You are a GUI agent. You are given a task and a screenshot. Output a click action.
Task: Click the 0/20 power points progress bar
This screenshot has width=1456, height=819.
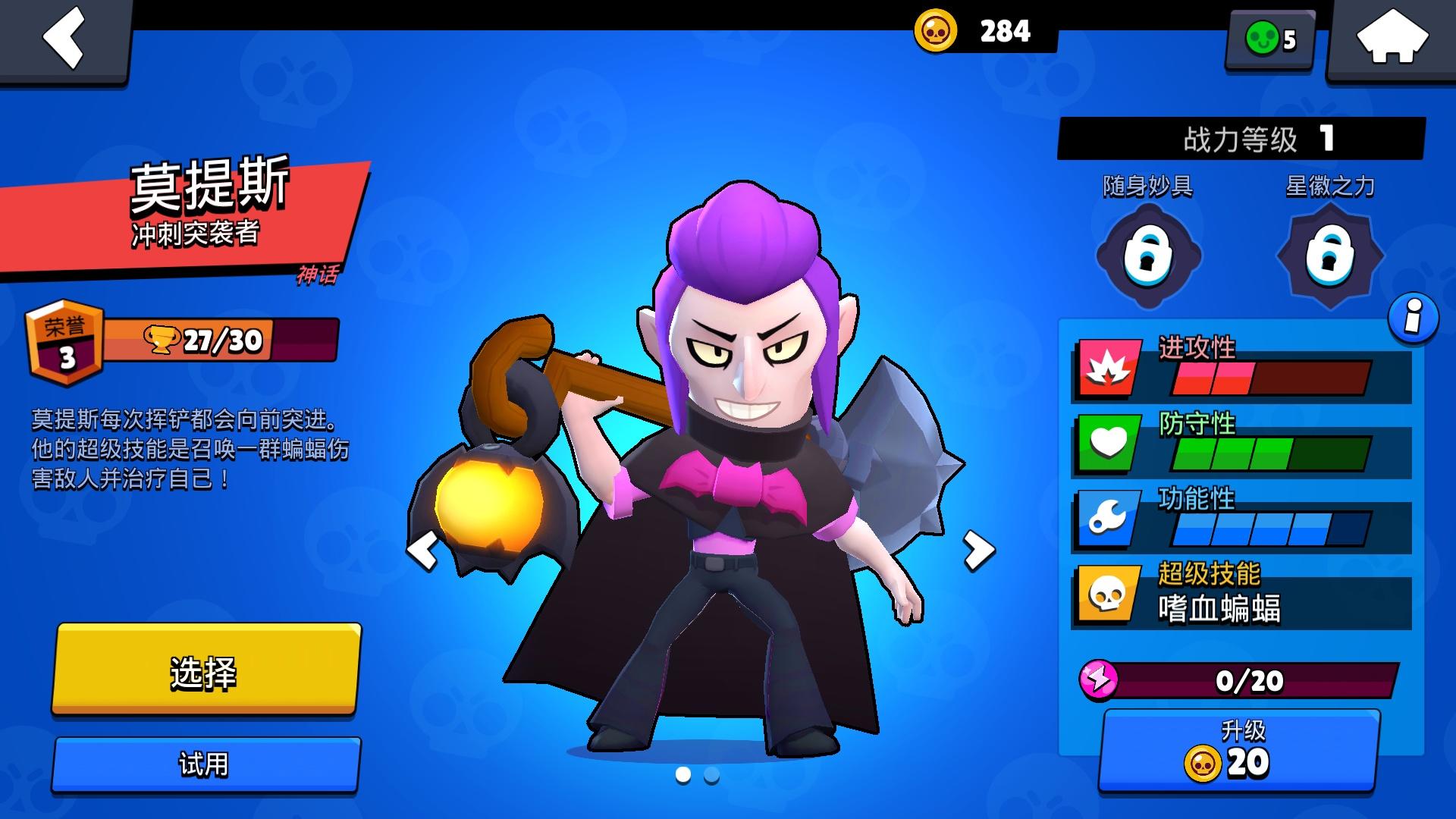tap(1251, 680)
